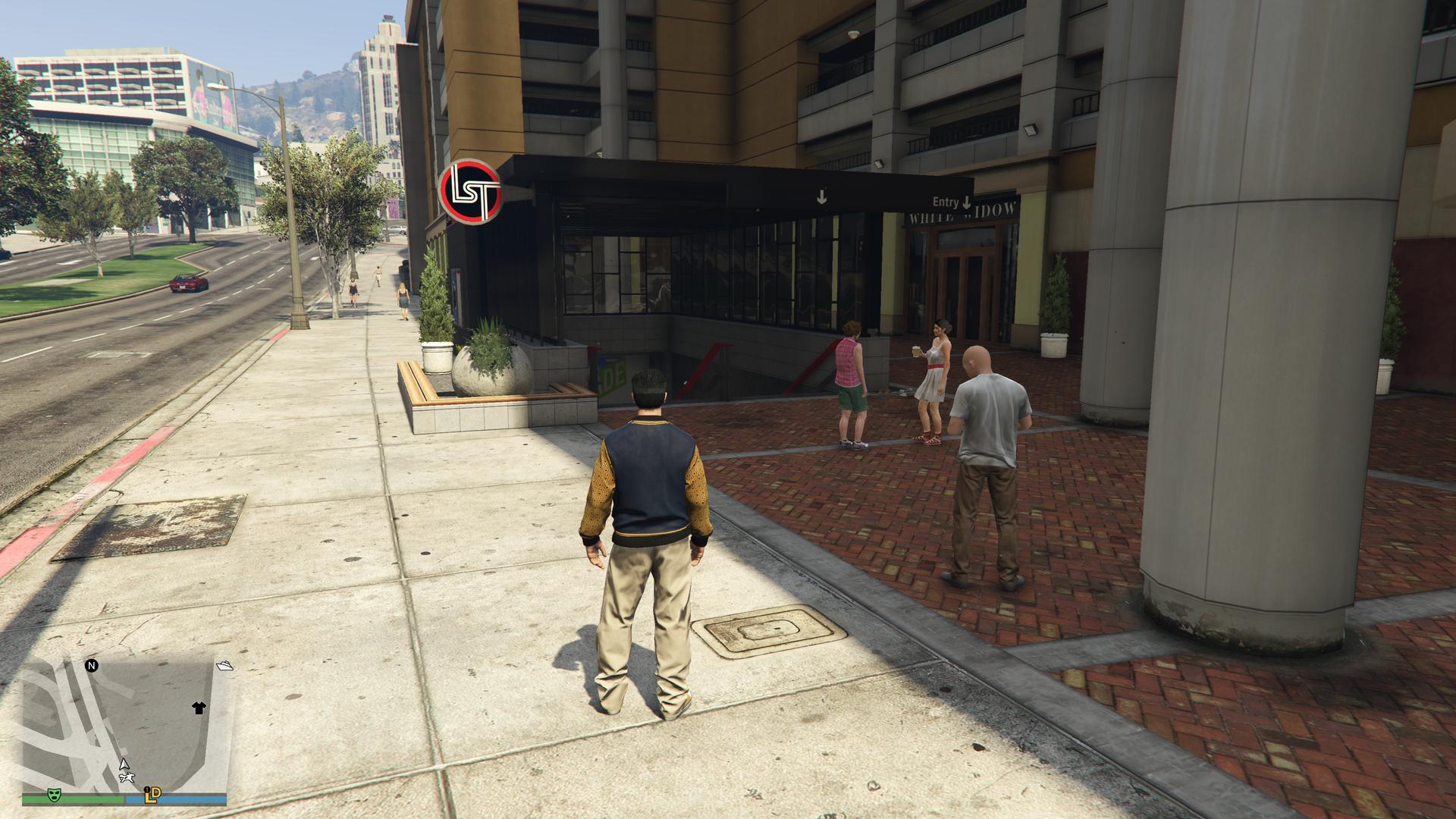Click the North compass indicator
1456x819 pixels.
pos(92,666)
